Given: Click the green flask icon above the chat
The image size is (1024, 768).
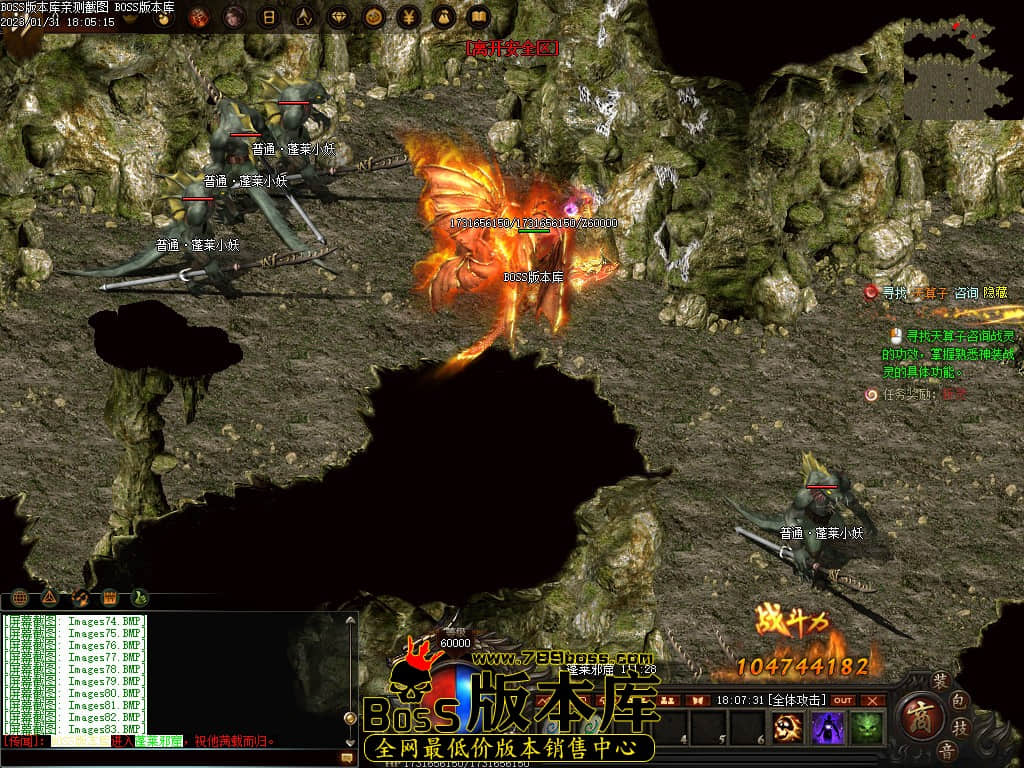Looking at the screenshot, I should pos(140,598).
